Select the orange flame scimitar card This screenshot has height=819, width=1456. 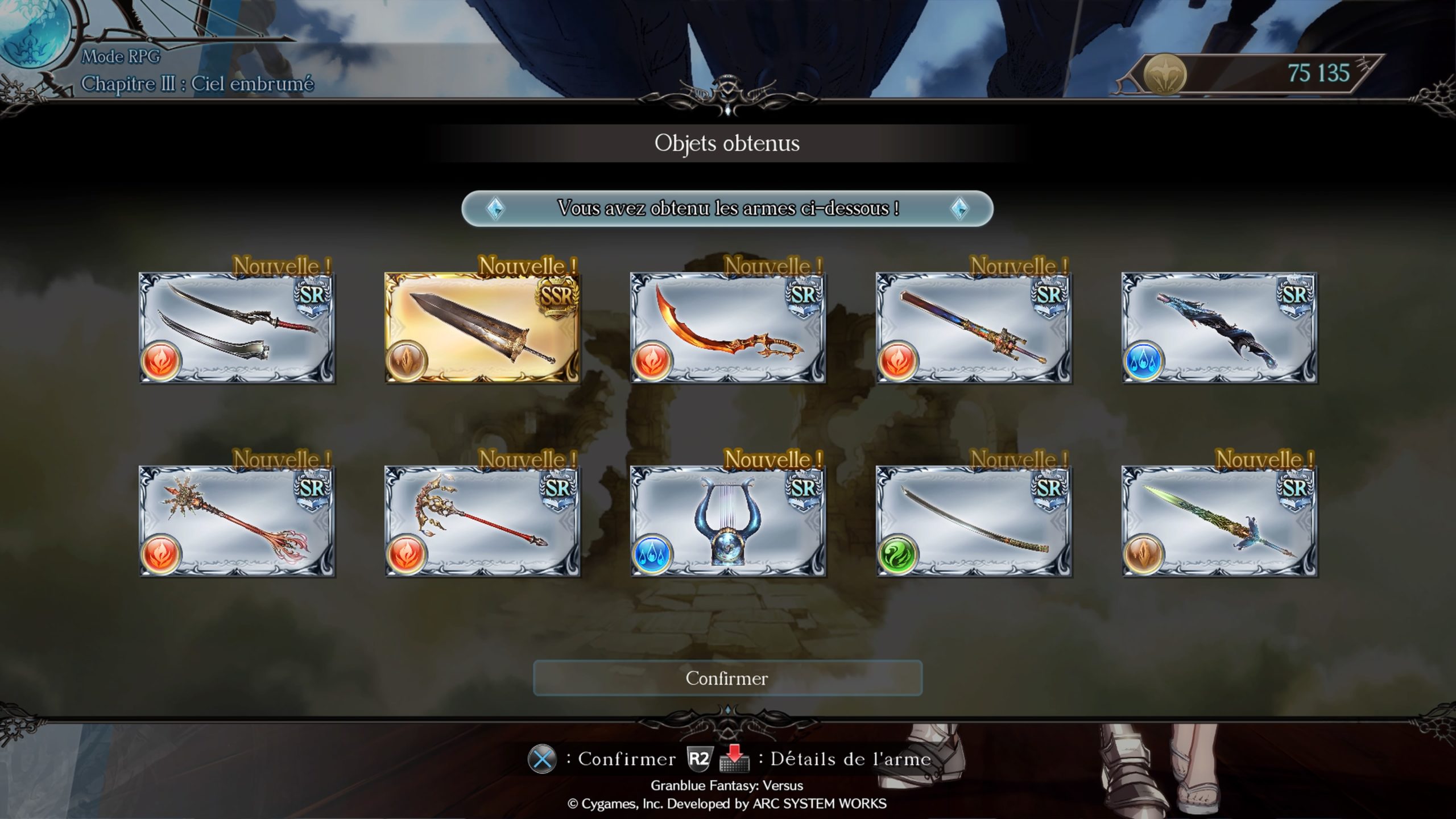pos(727,328)
